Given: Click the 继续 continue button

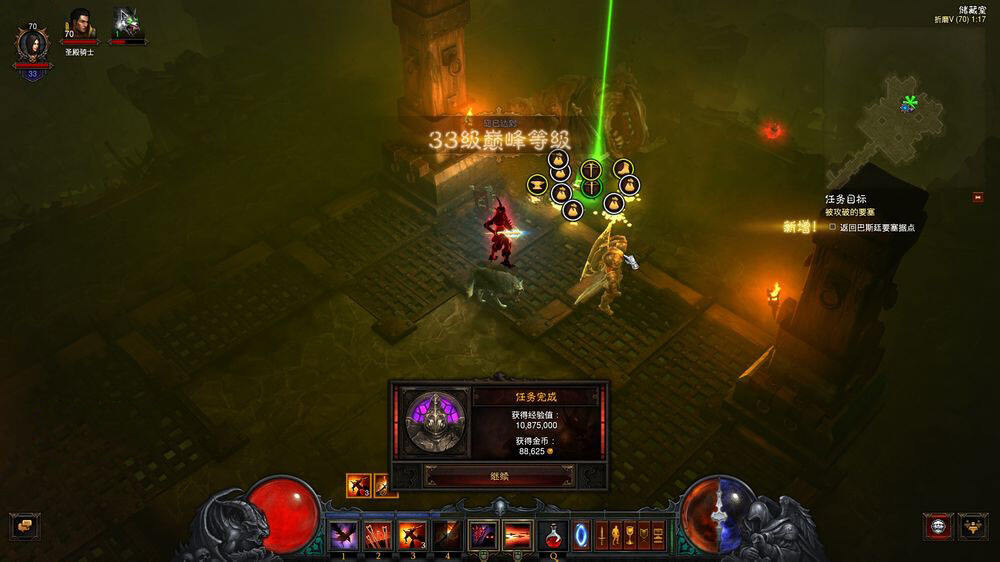Looking at the screenshot, I should 498,476.
